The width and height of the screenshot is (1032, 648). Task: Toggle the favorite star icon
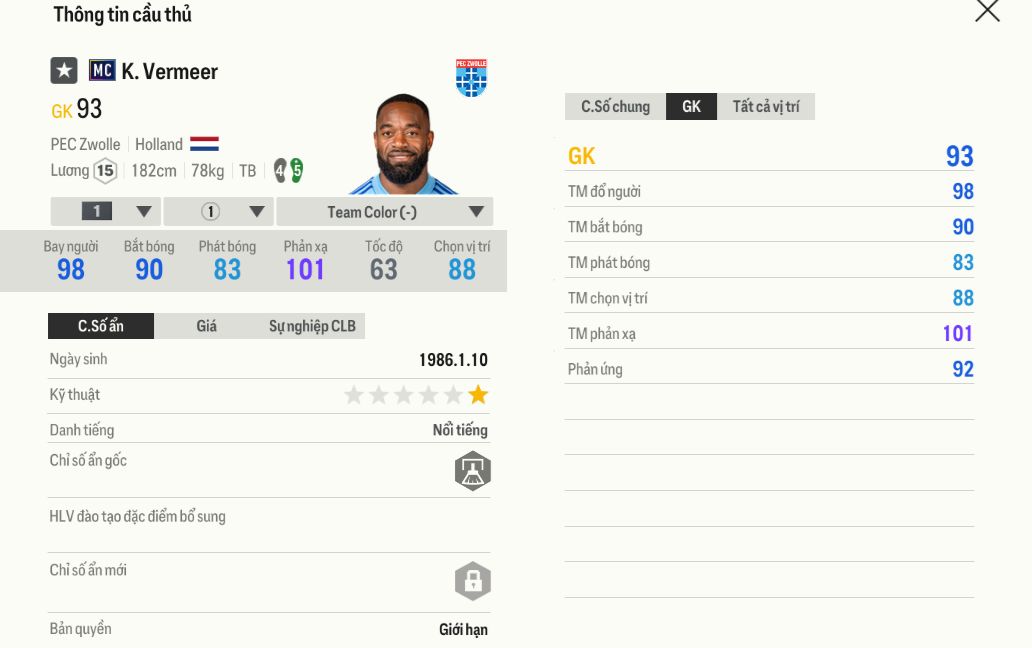tap(64, 71)
